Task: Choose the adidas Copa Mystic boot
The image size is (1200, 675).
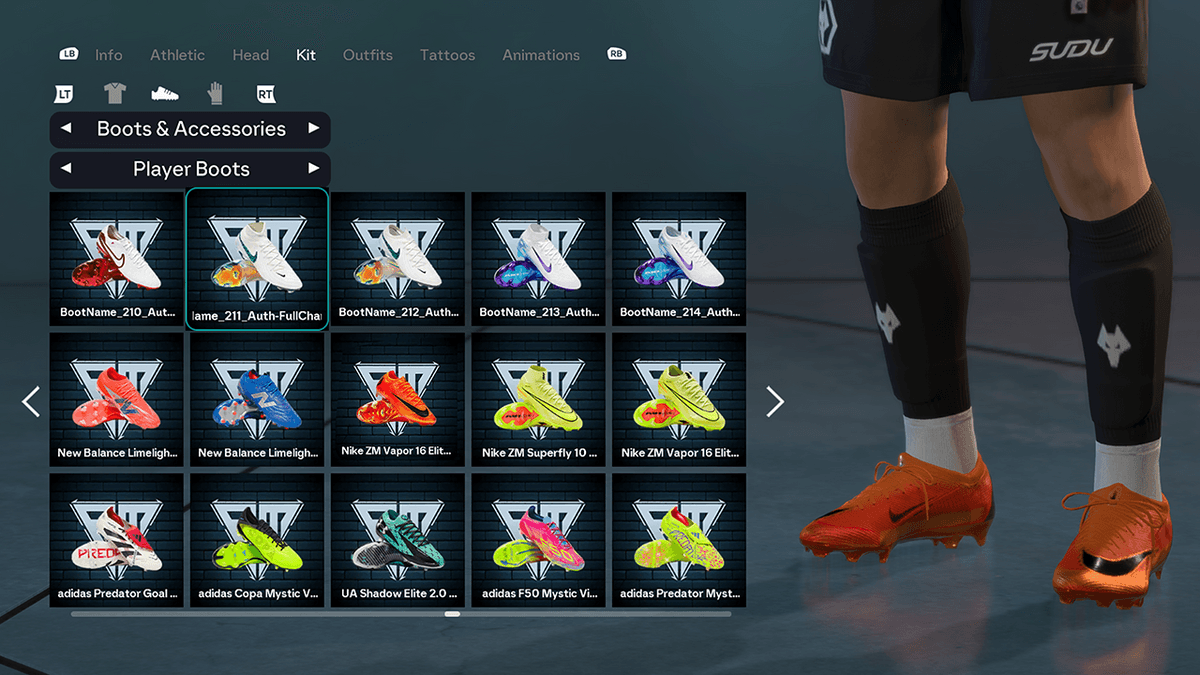Action: pyautogui.click(x=257, y=540)
